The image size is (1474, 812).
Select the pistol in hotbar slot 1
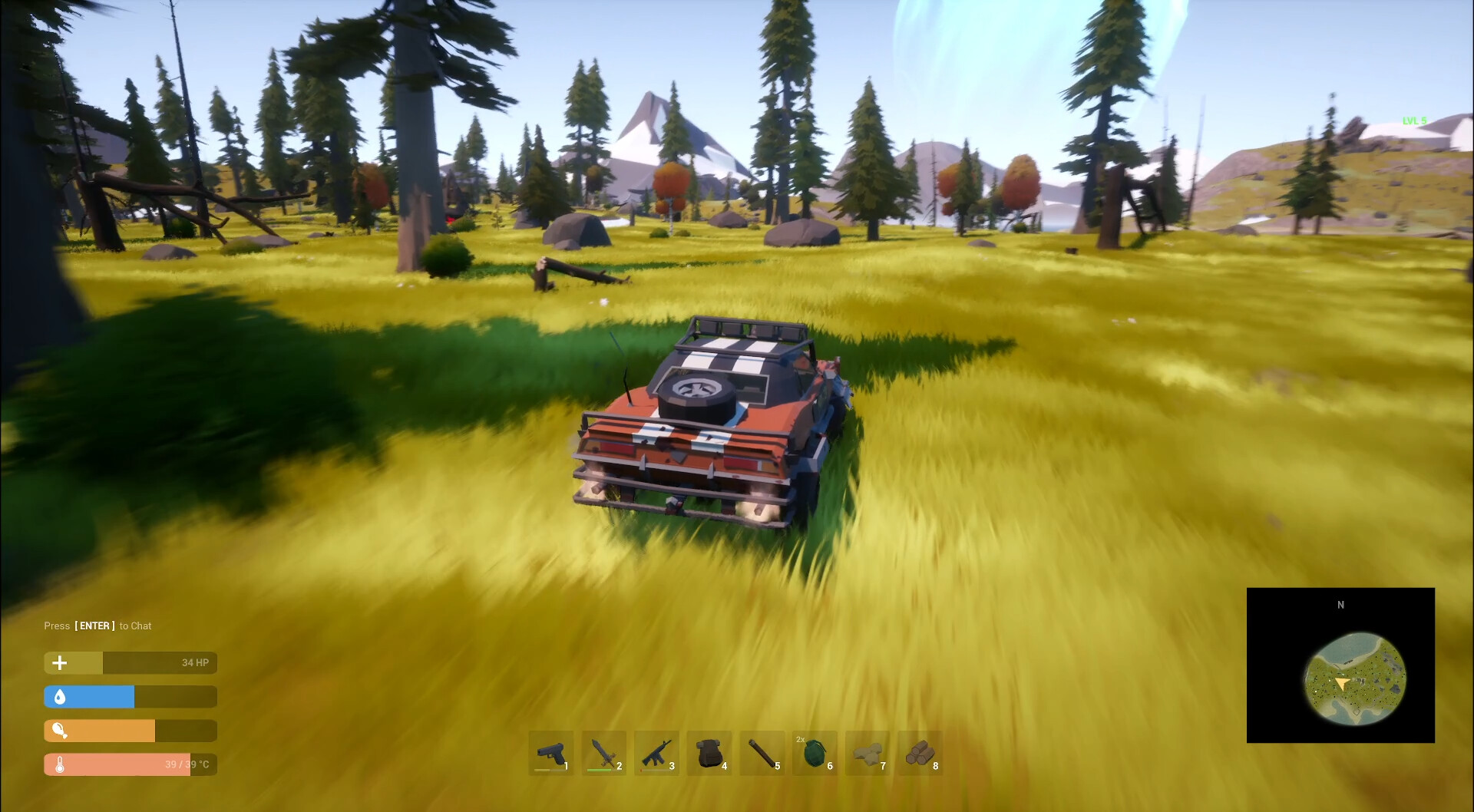(x=551, y=754)
